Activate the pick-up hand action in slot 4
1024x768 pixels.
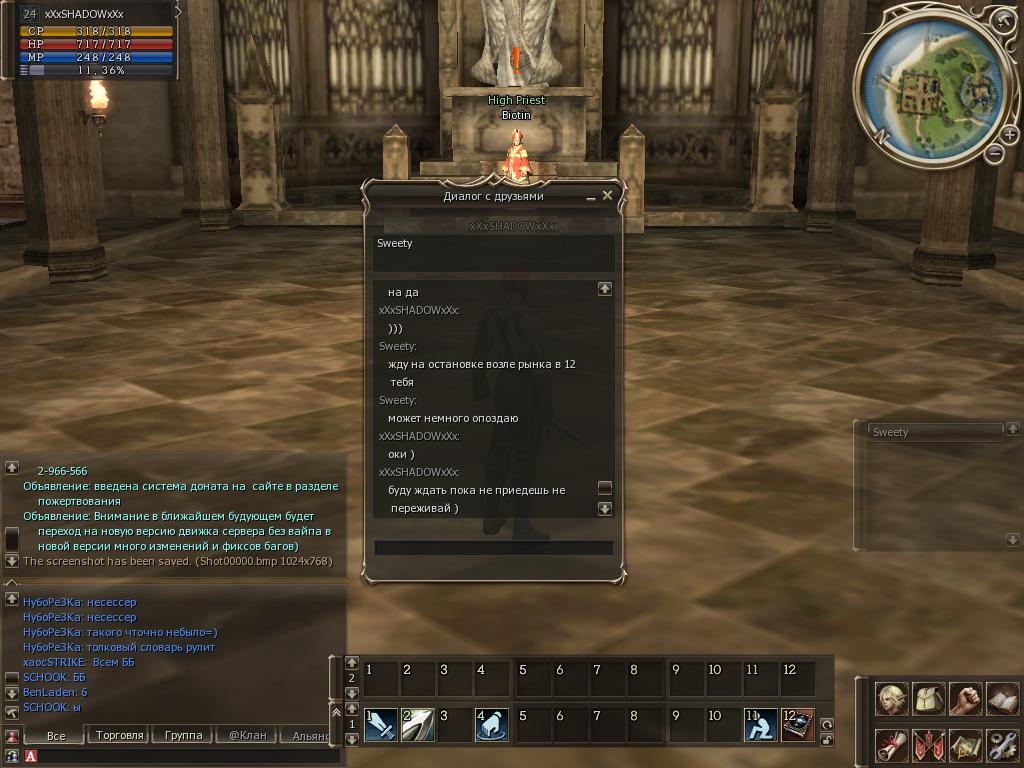(492, 724)
